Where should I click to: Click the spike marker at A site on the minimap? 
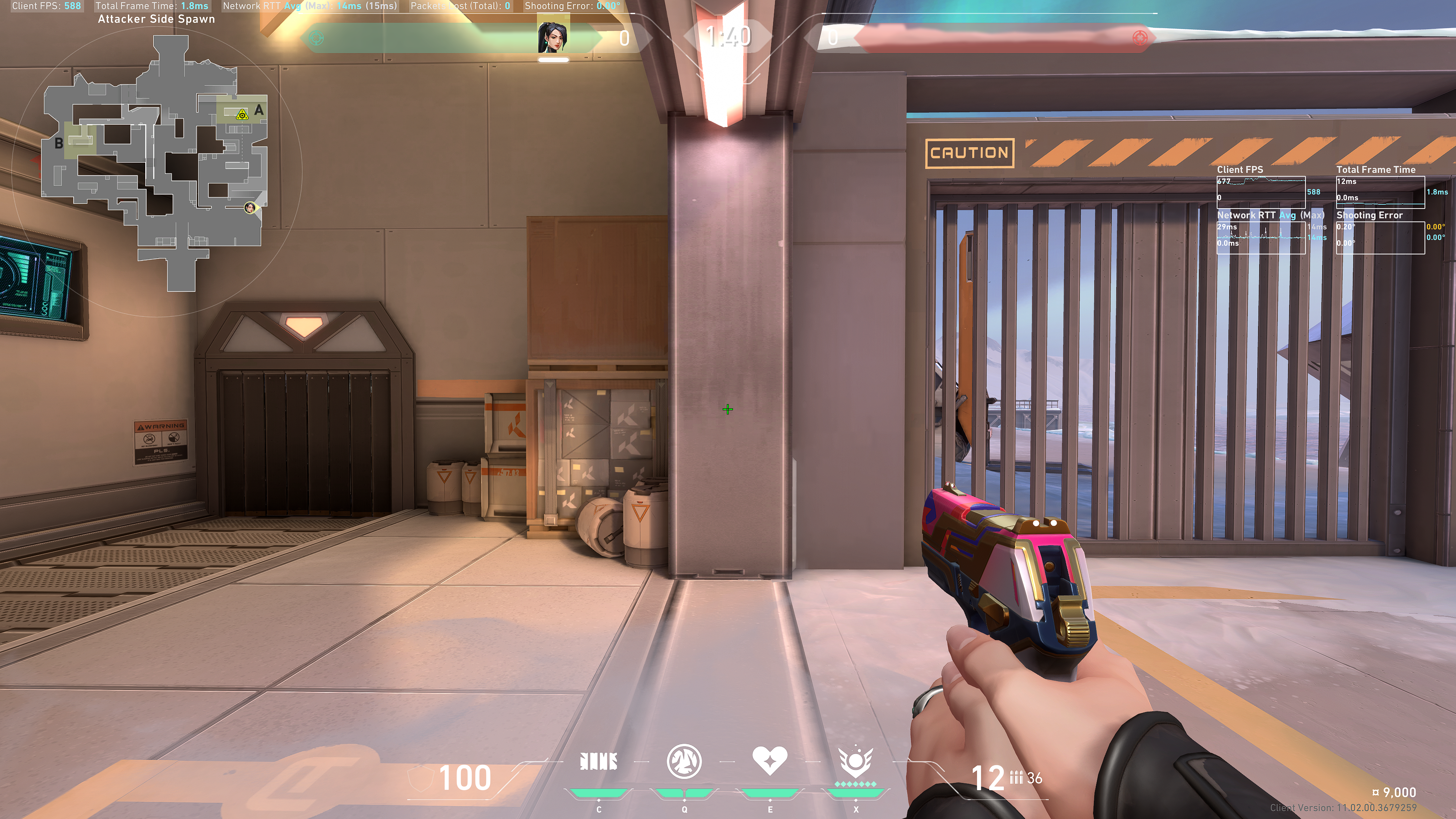pyautogui.click(x=242, y=115)
